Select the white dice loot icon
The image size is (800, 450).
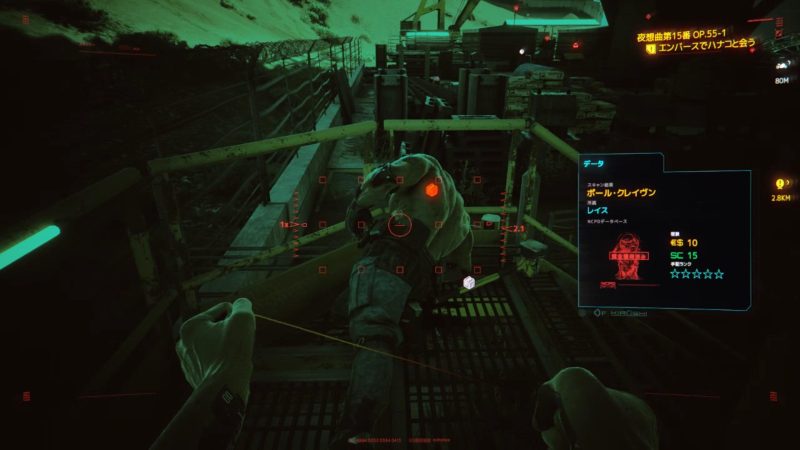467,283
